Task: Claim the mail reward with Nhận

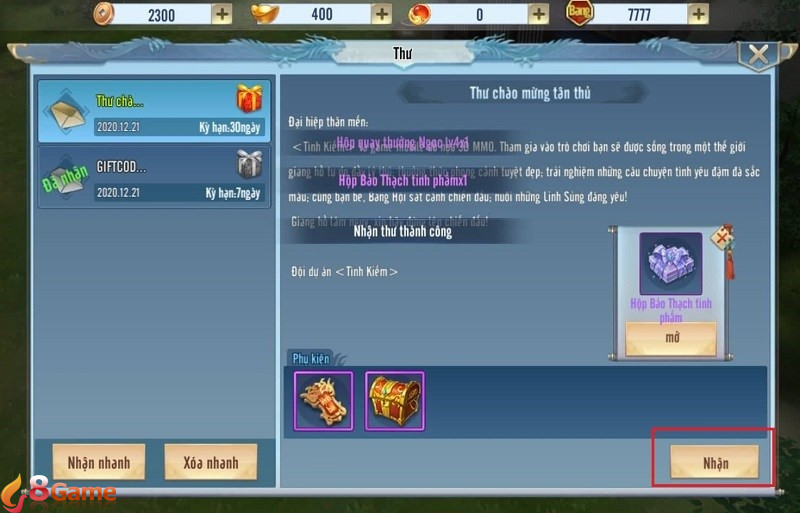Action: click(x=714, y=462)
